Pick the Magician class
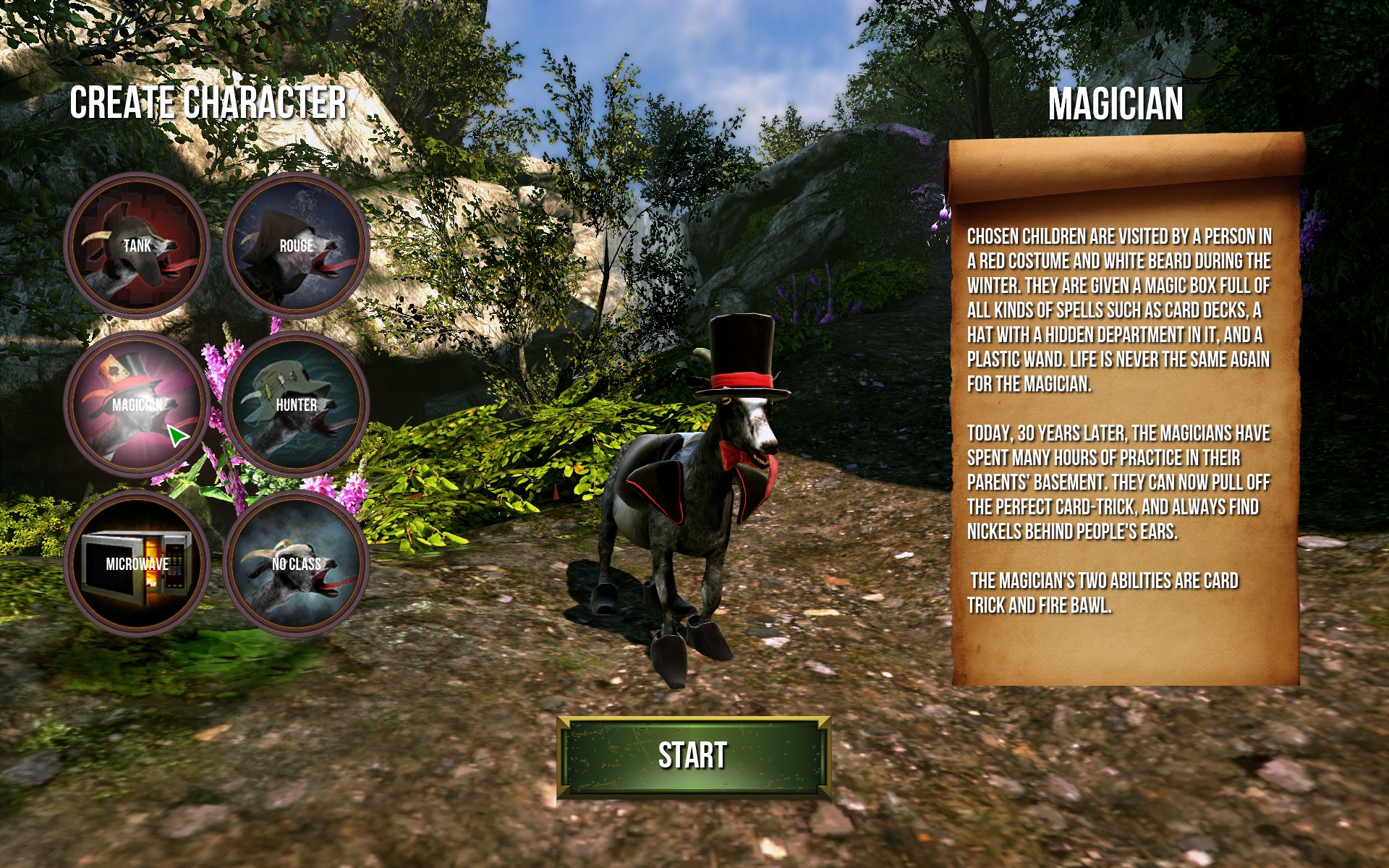Screen dimensions: 1389x868 (137, 405)
